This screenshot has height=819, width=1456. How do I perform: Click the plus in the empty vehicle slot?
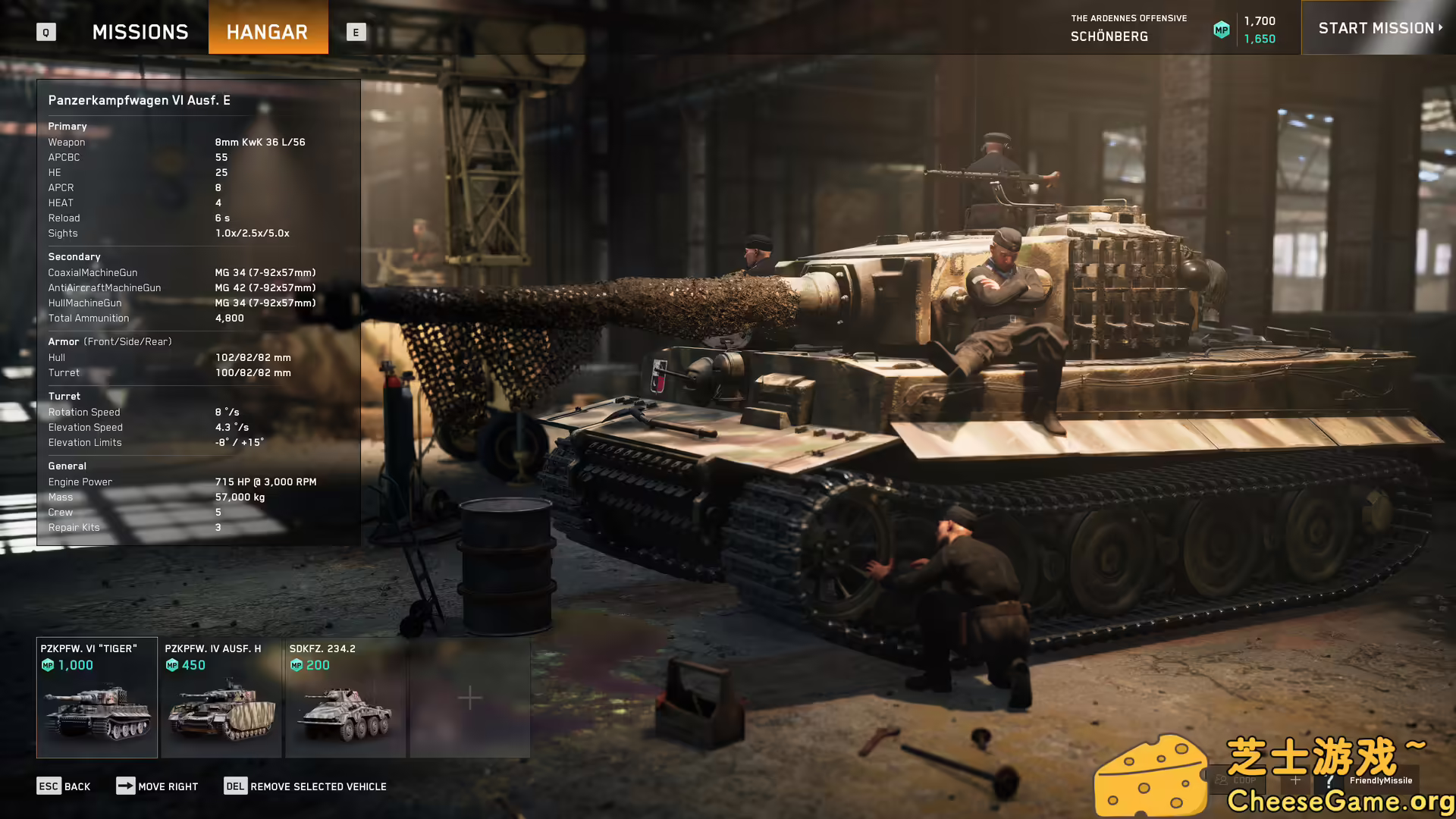(469, 695)
